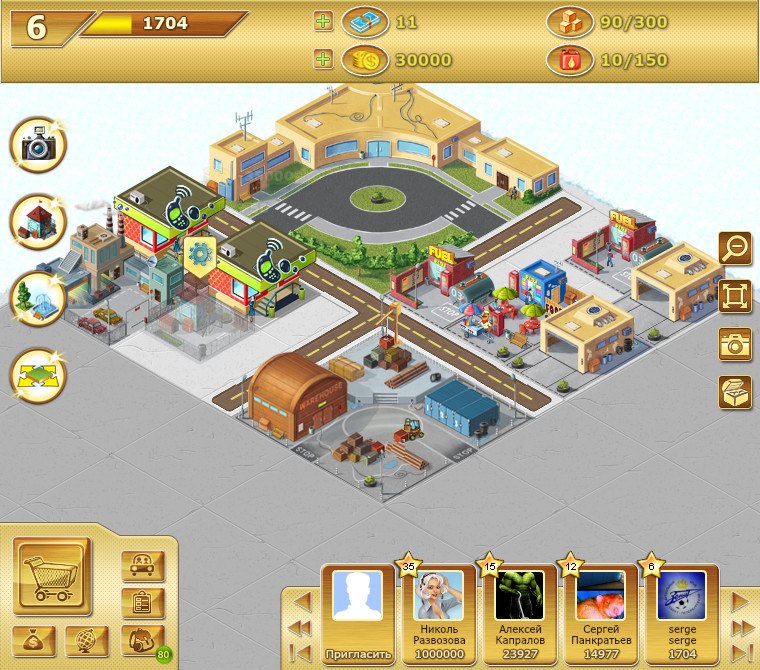
Task: Open the shopping cart store
Action: coord(52,576)
